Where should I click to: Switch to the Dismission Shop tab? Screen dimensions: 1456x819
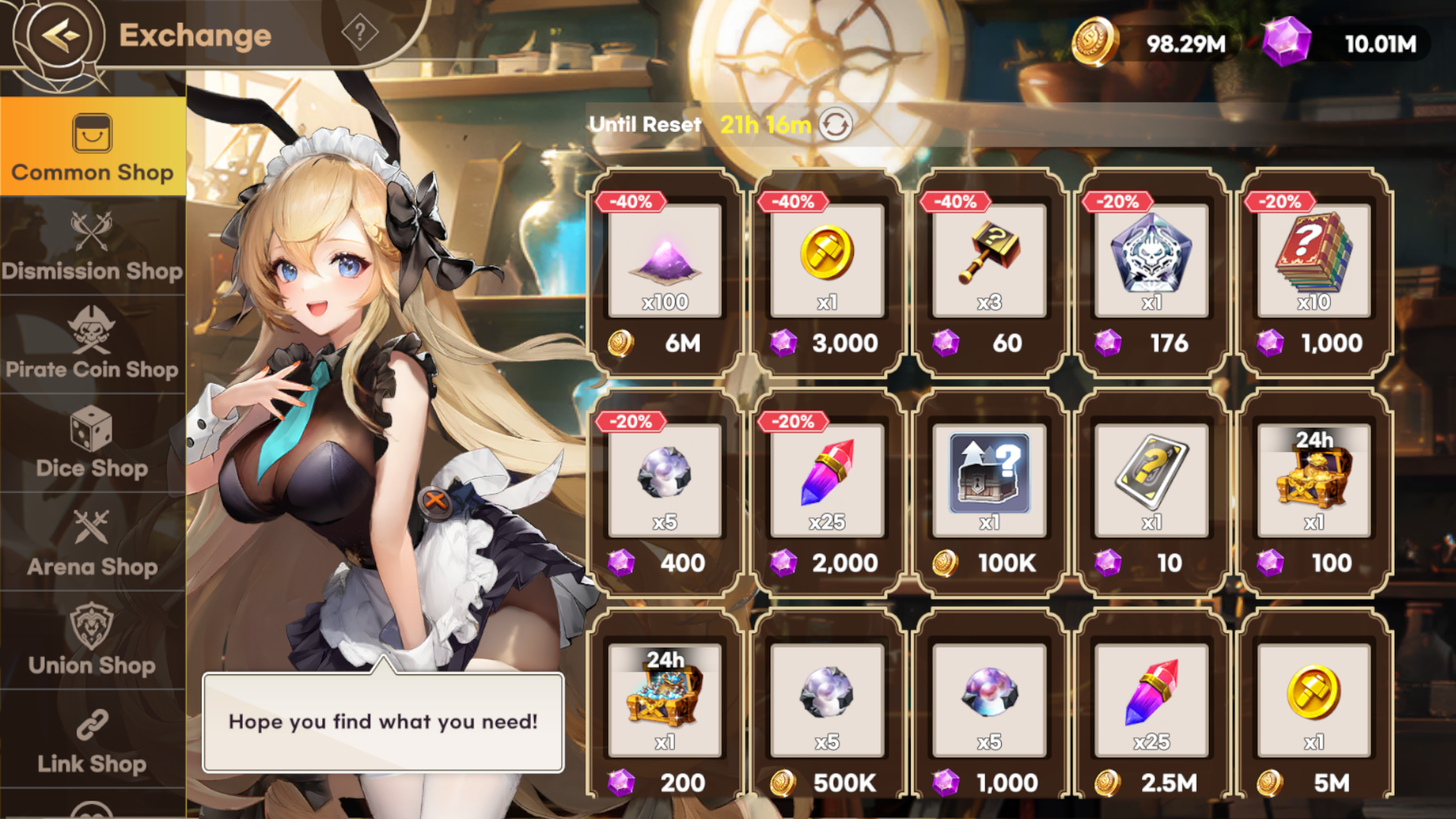(x=93, y=246)
